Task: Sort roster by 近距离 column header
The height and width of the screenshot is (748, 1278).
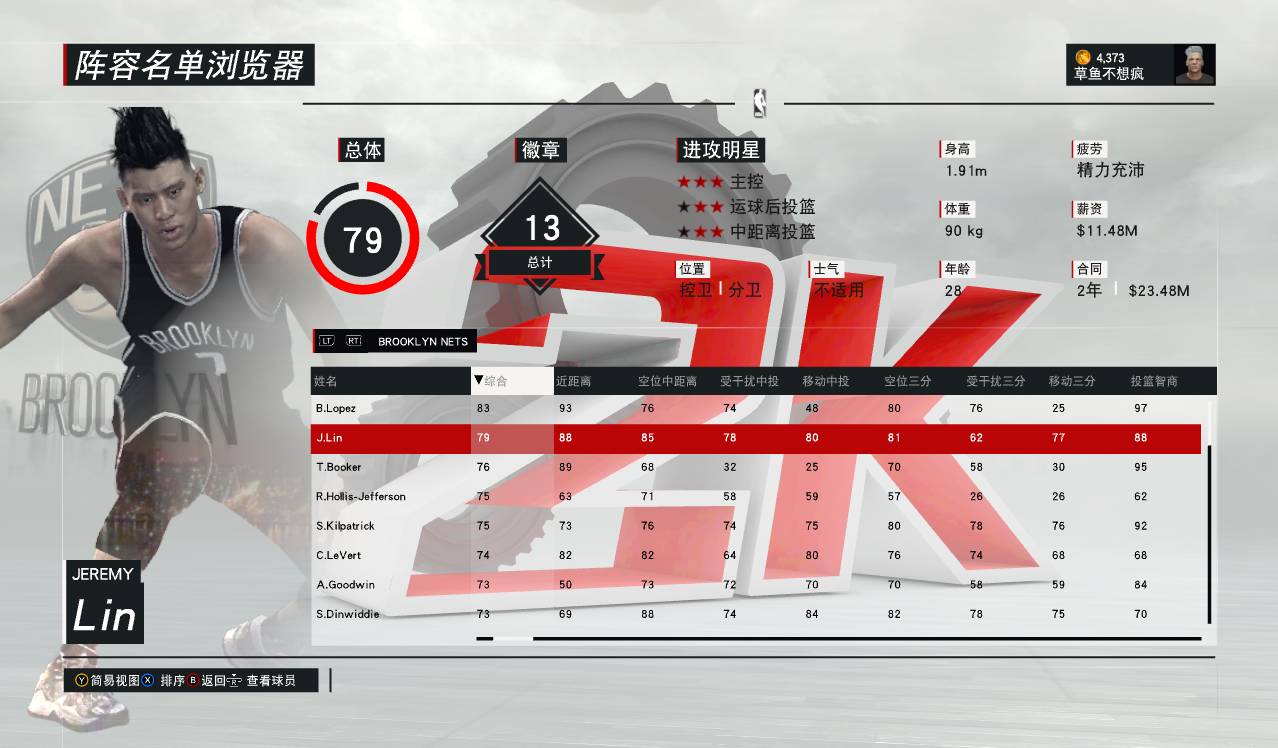Action: point(574,381)
